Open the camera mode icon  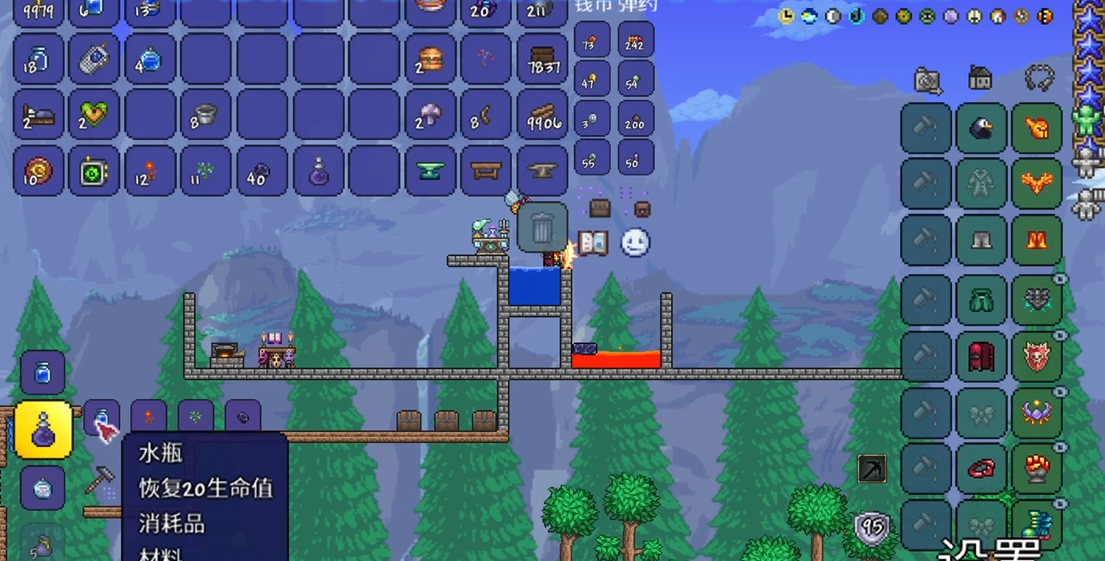coord(928,80)
